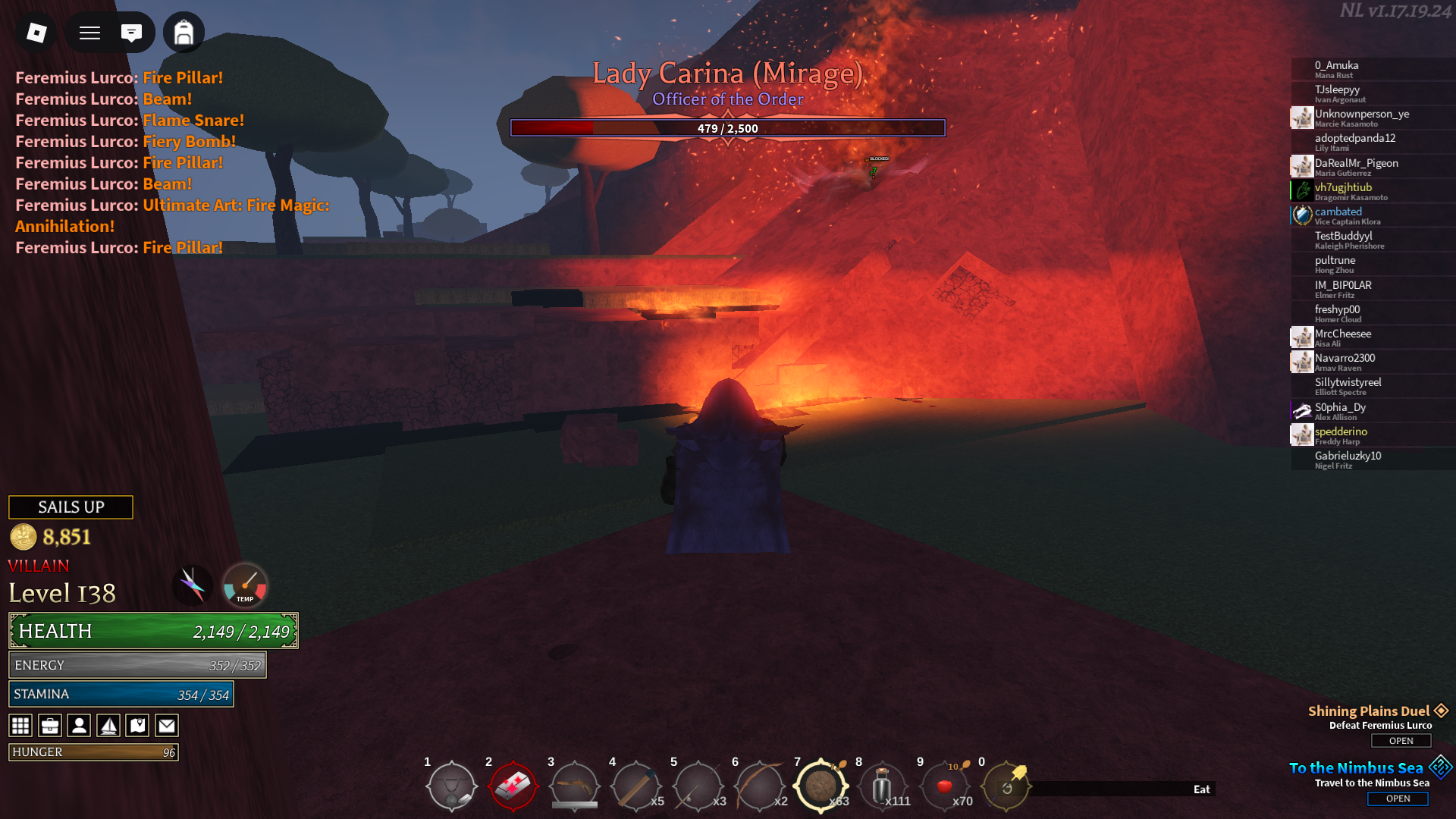Open the Roblox main menu
Image resolution: width=1456 pixels, height=819 pixels.
pyautogui.click(x=36, y=33)
